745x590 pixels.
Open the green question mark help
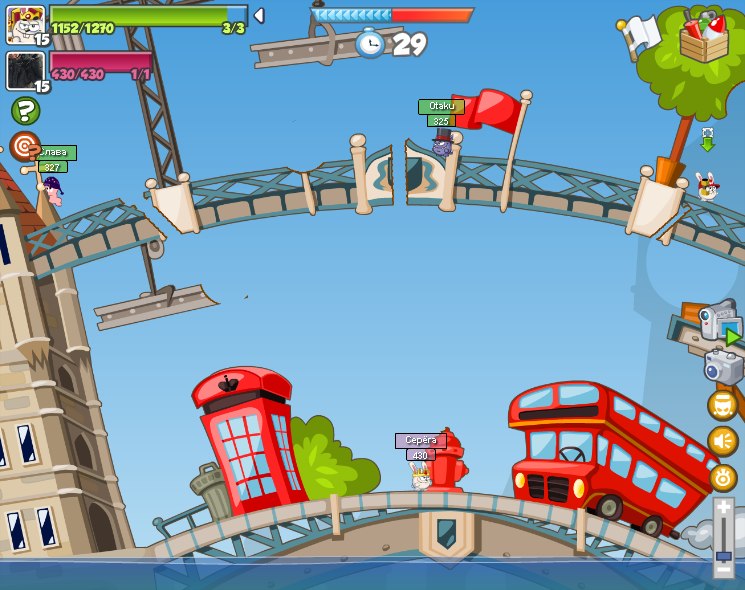[x=25, y=110]
